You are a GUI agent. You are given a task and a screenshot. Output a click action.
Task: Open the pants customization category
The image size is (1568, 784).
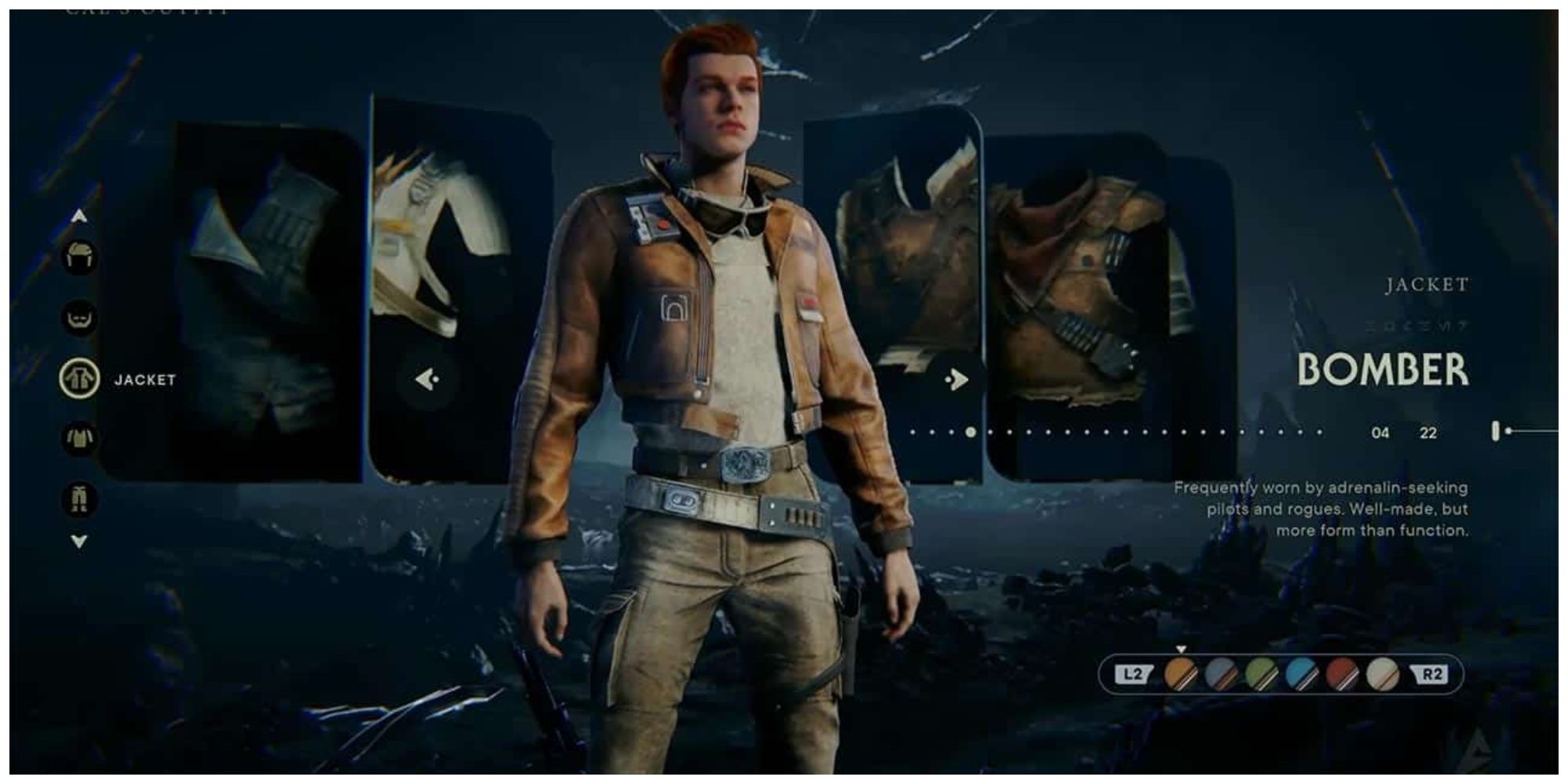click(80, 499)
